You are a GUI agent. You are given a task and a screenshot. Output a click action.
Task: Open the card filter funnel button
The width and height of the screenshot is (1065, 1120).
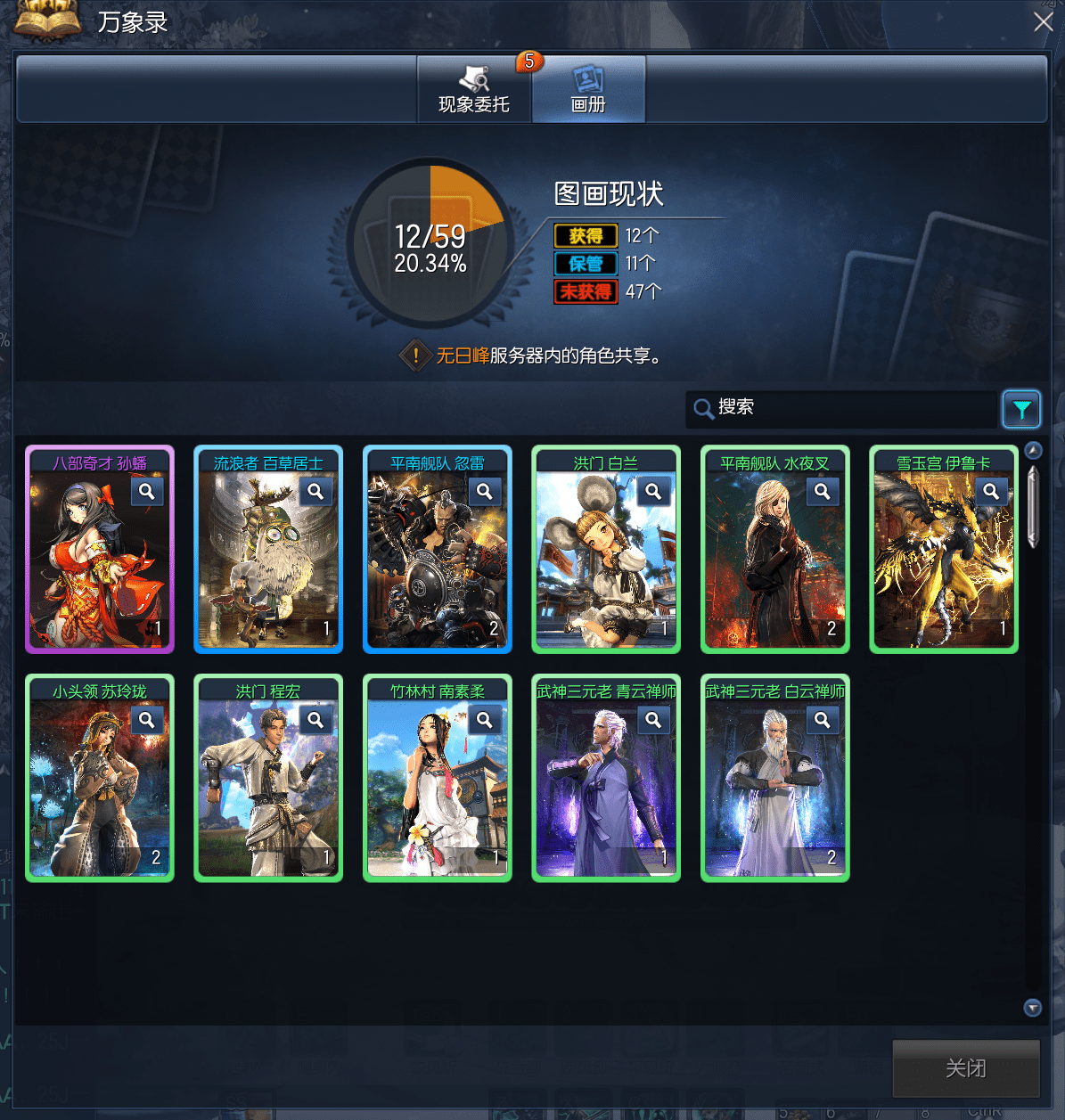tap(1021, 409)
